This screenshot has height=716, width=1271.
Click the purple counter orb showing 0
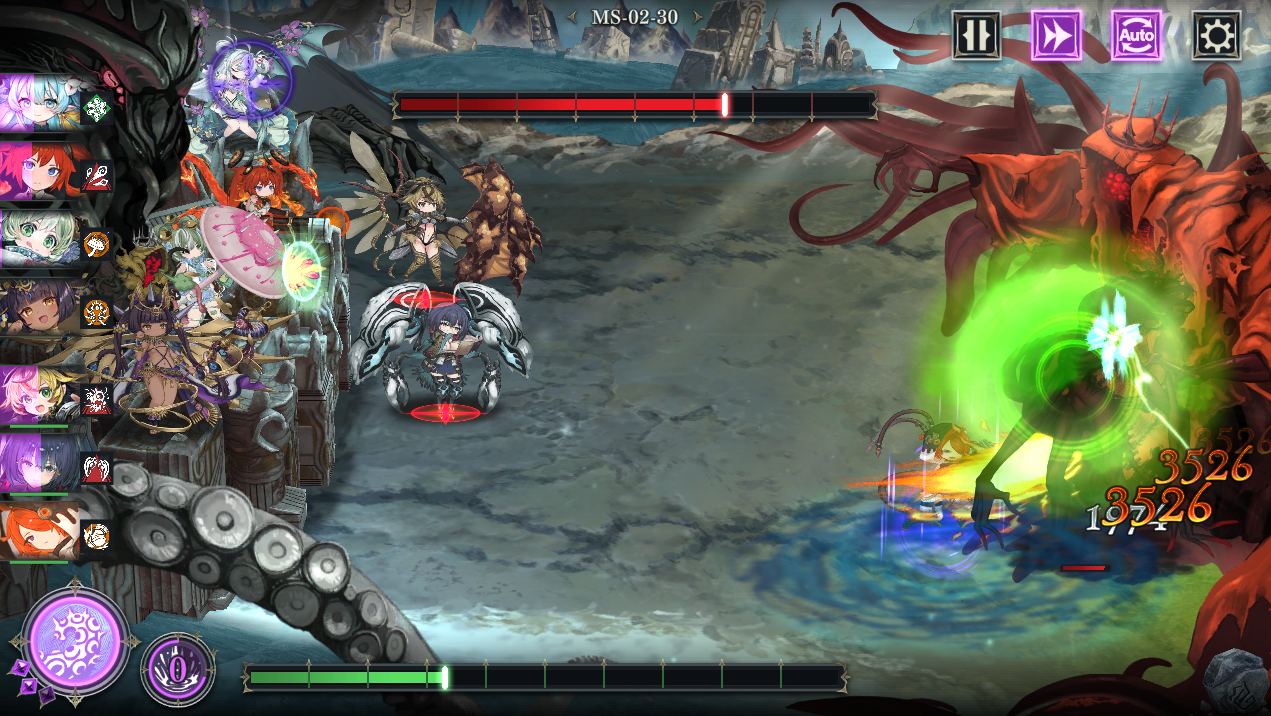178,668
